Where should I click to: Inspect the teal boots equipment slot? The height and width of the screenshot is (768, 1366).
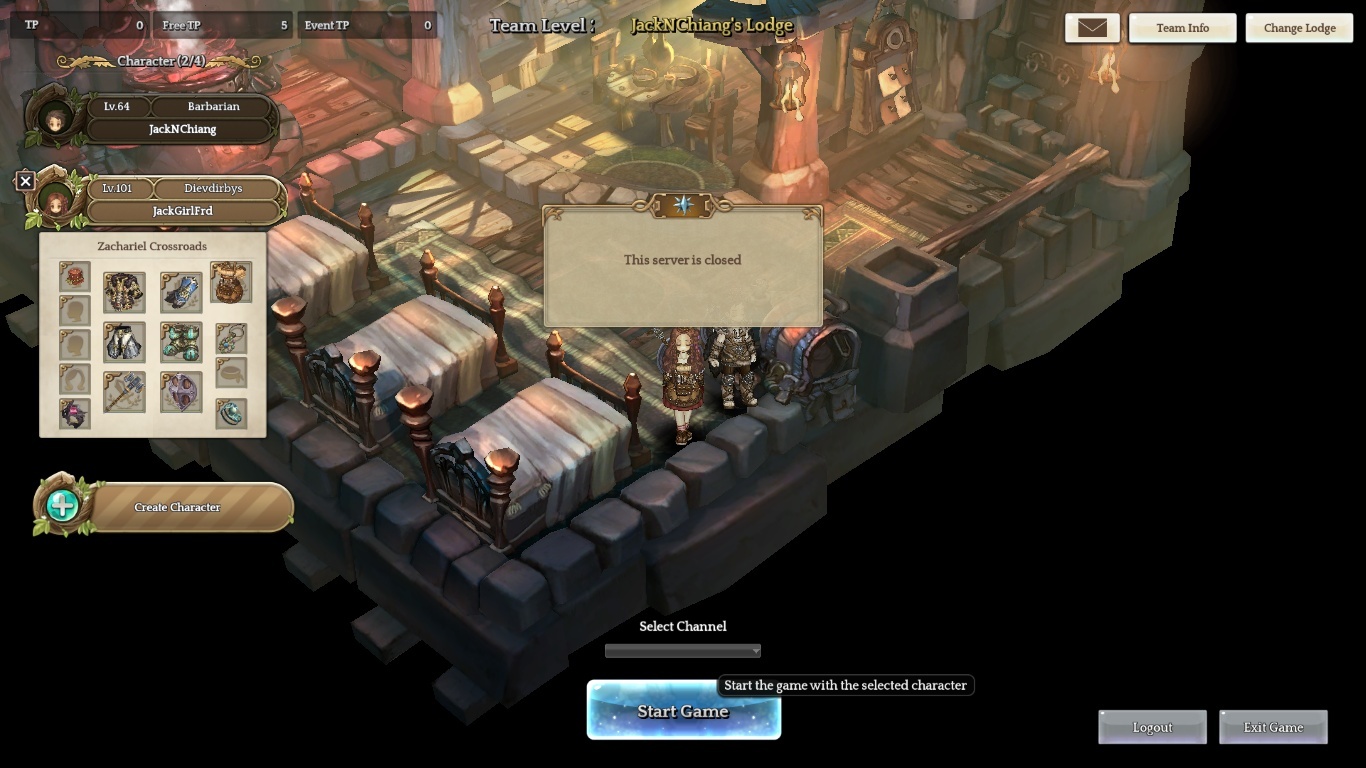(181, 342)
